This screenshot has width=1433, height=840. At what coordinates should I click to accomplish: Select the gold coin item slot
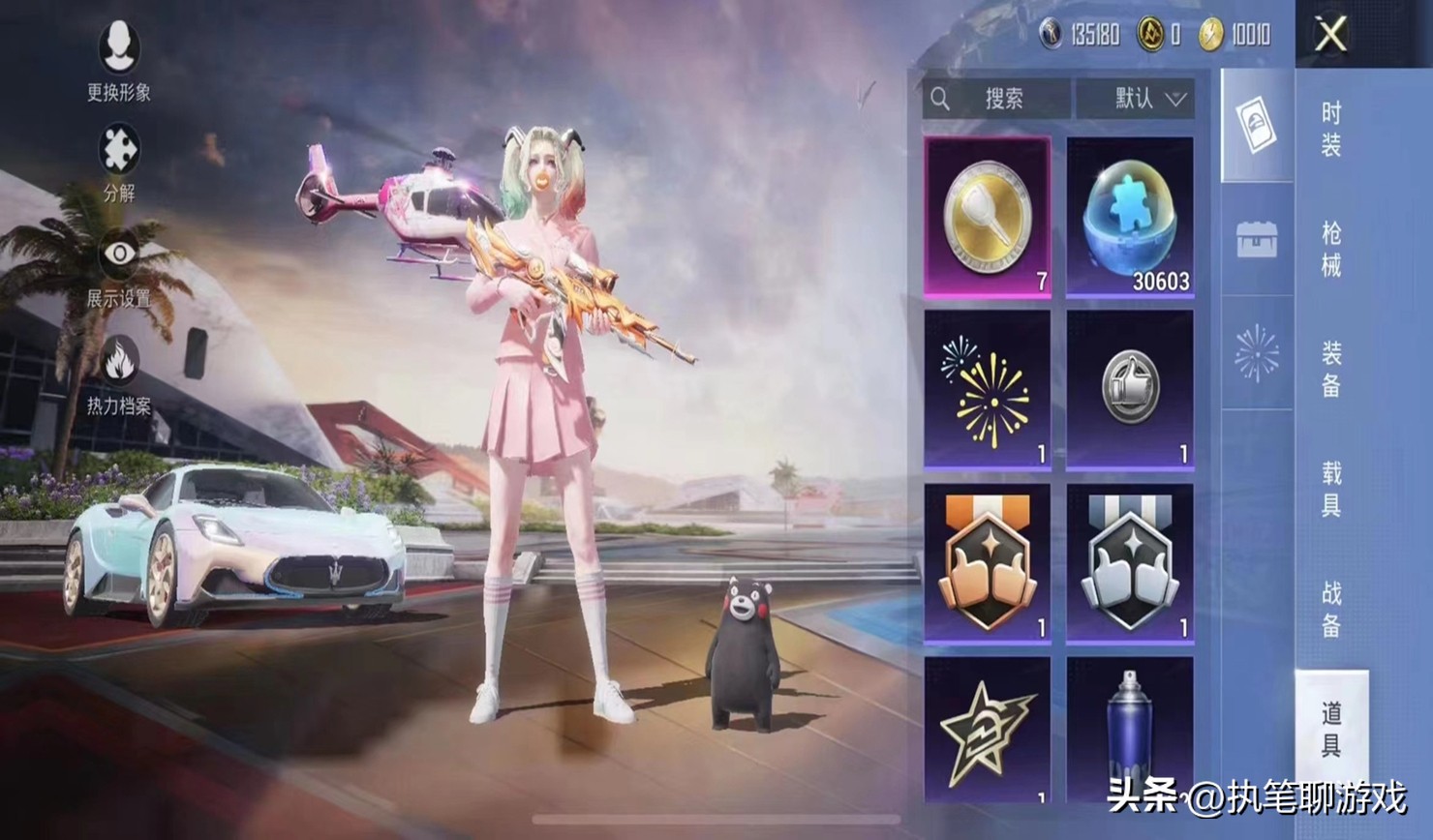click(x=988, y=217)
